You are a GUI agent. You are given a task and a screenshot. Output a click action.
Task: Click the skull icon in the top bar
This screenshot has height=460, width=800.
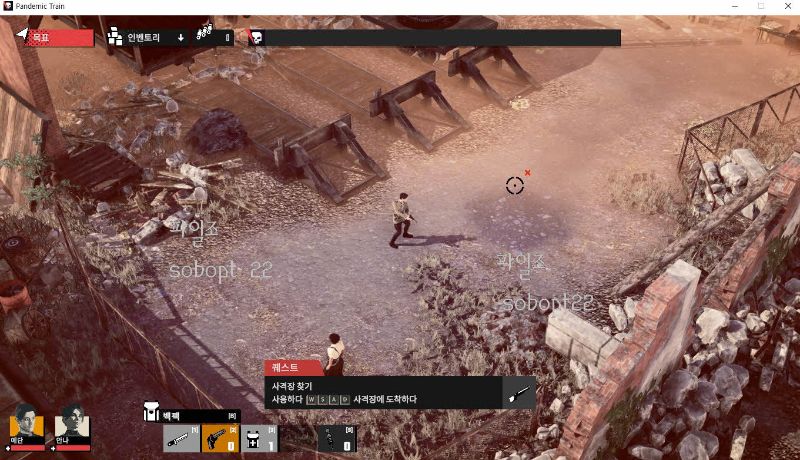[256, 38]
